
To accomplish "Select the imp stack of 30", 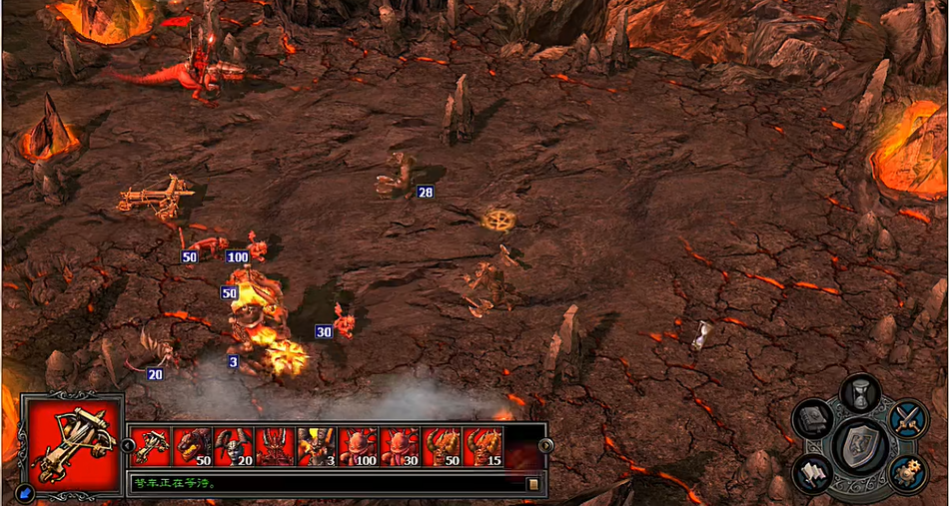I will click(399, 446).
